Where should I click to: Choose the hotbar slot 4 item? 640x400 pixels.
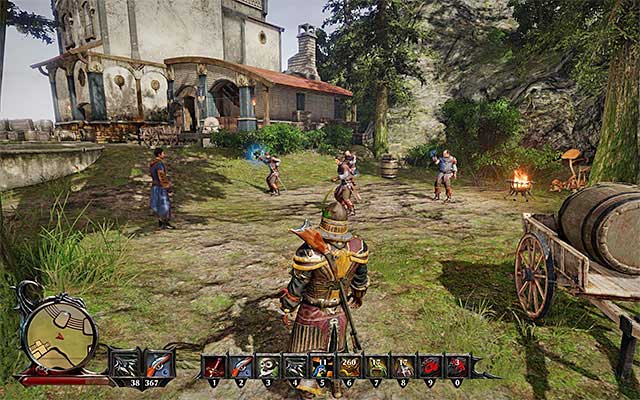(x=295, y=366)
